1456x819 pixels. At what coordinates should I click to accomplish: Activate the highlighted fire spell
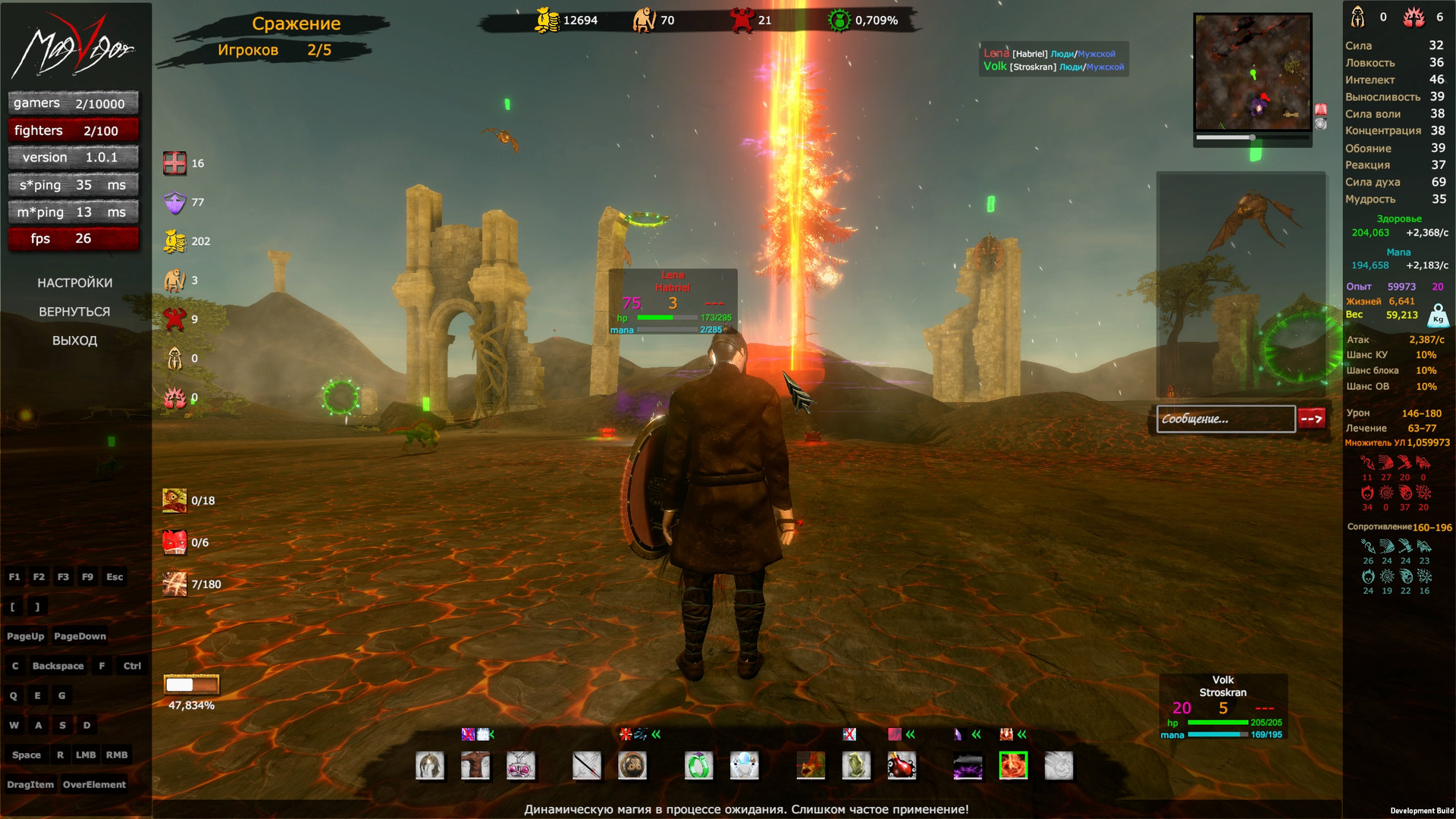[1013, 766]
